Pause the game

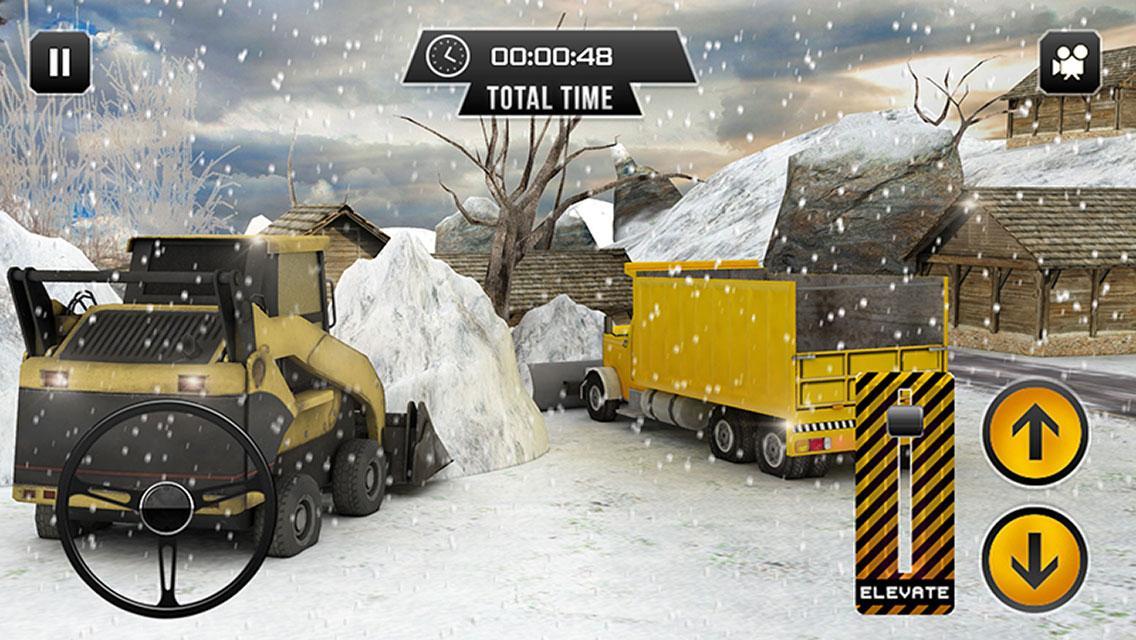60,62
